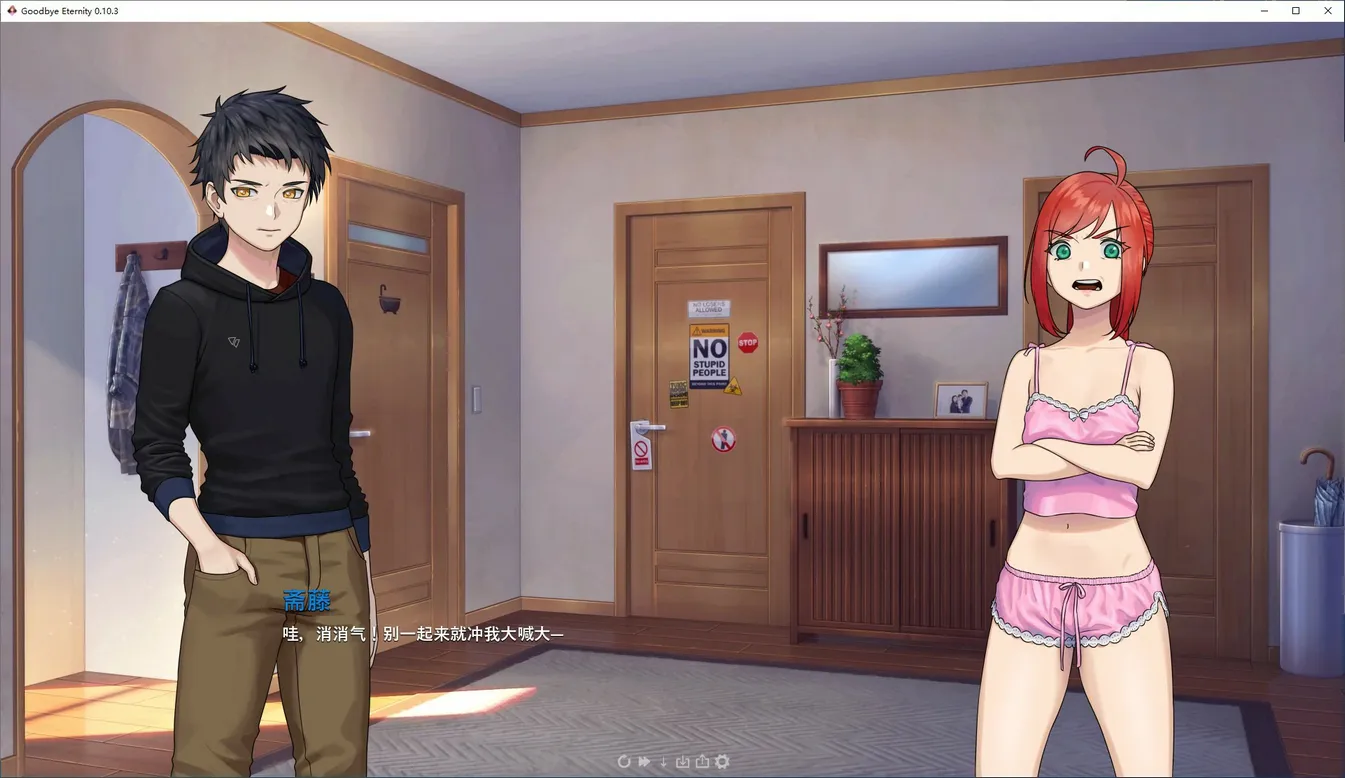Open the save icon with the inward arrow
Screen dimensions: 1345x778
coord(683,762)
